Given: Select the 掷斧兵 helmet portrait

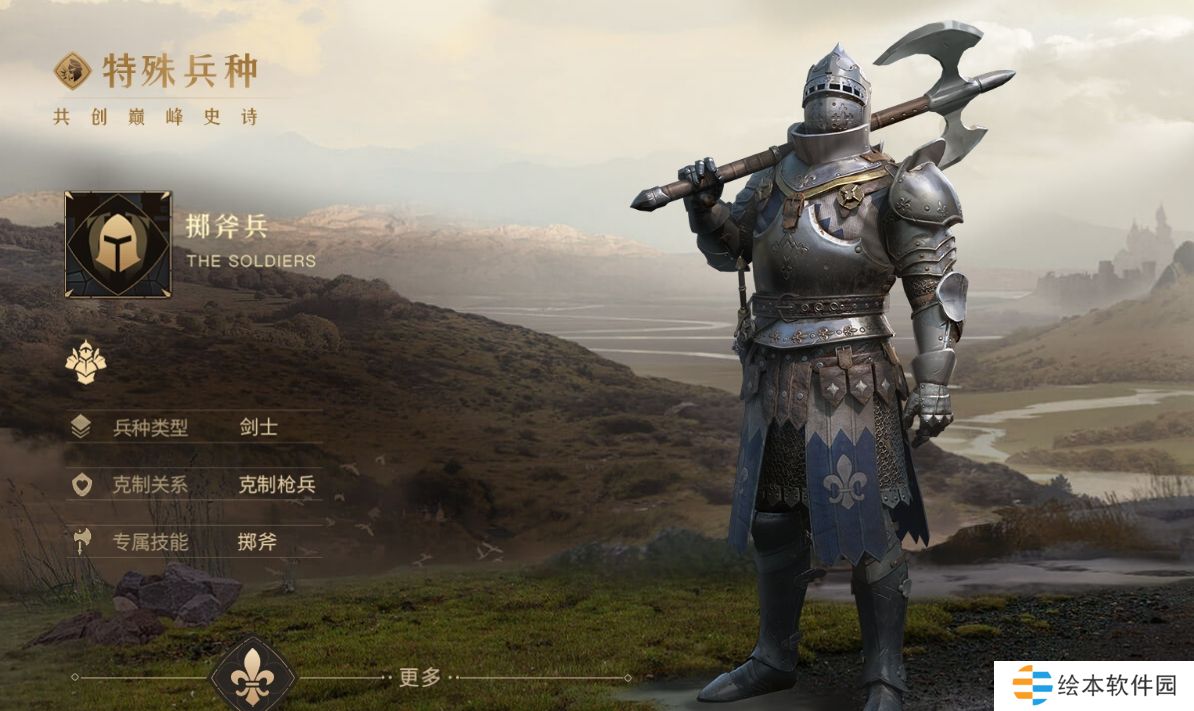Looking at the screenshot, I should tap(118, 245).
